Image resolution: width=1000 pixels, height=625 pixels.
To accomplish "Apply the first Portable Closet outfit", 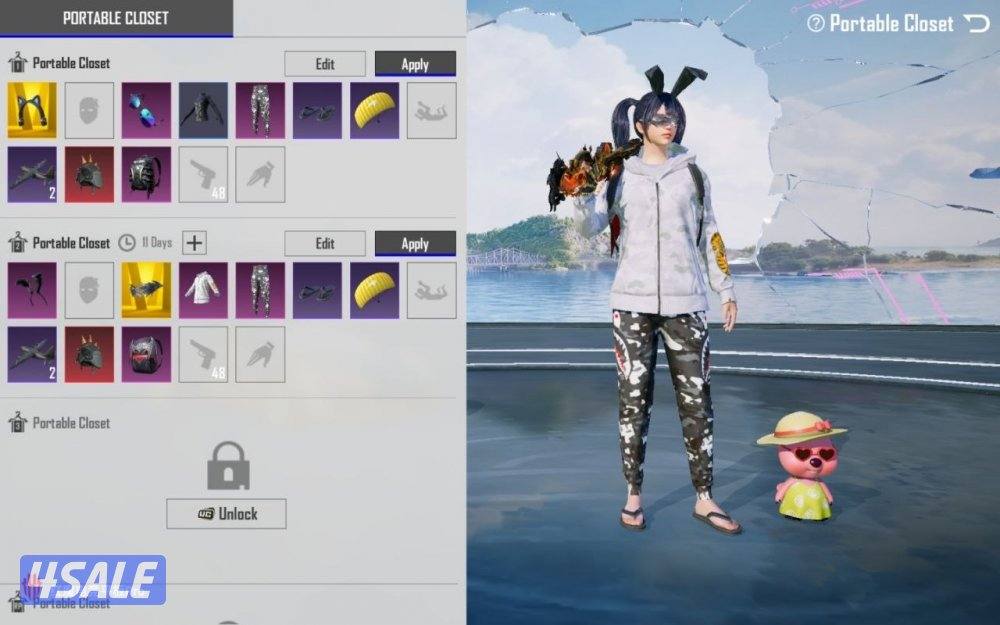I will tap(415, 64).
